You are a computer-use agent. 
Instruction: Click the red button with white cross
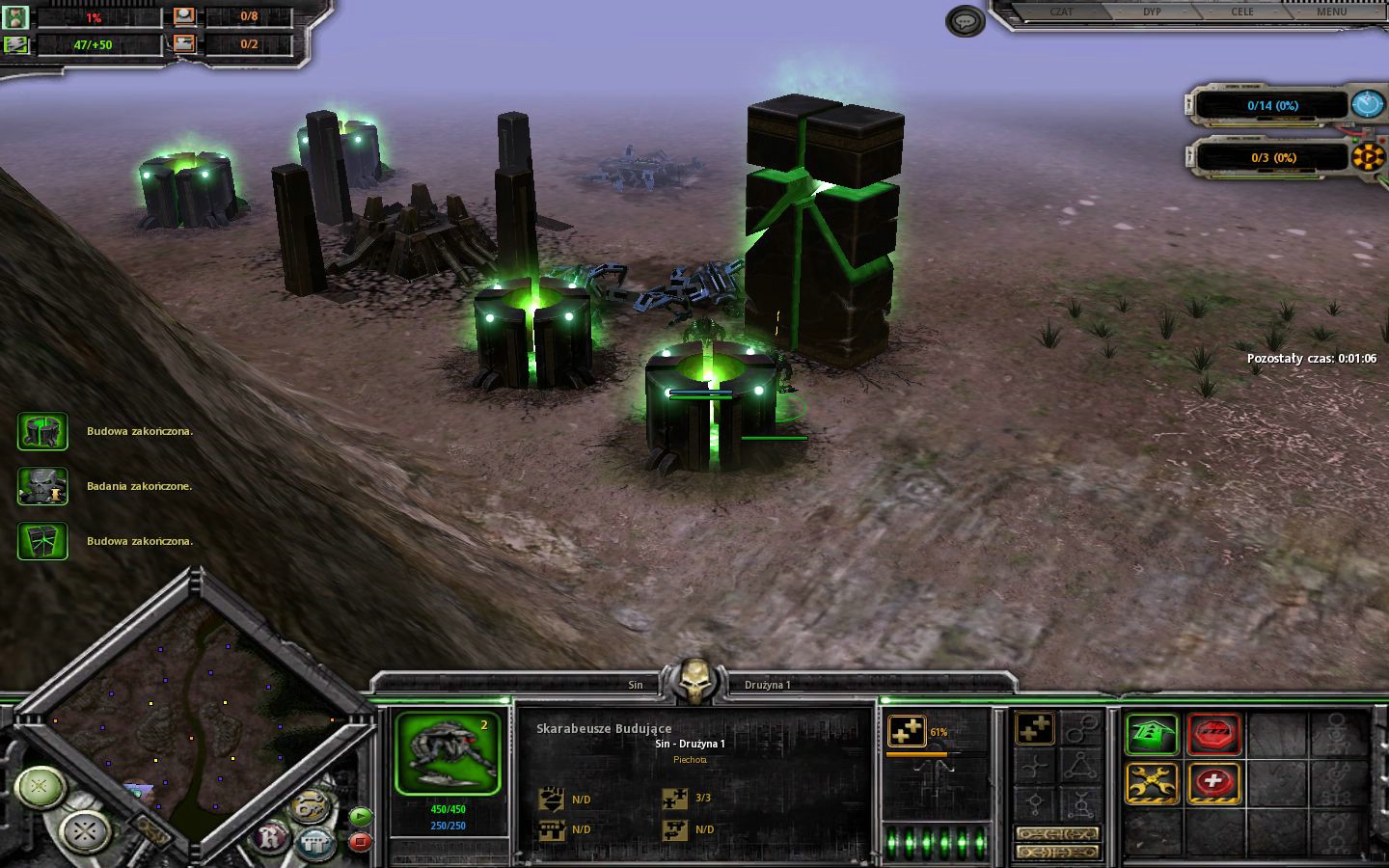point(1213,783)
